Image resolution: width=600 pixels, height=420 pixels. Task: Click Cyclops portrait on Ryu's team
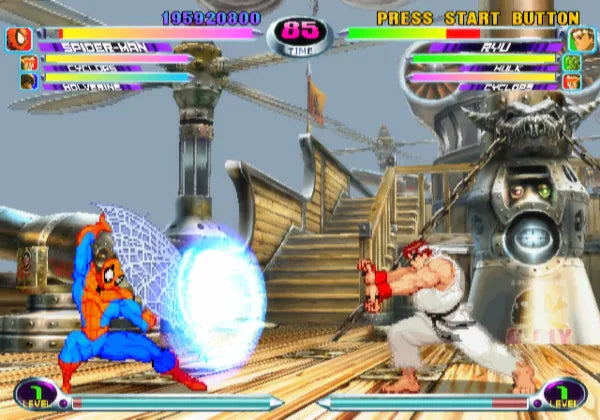[573, 80]
